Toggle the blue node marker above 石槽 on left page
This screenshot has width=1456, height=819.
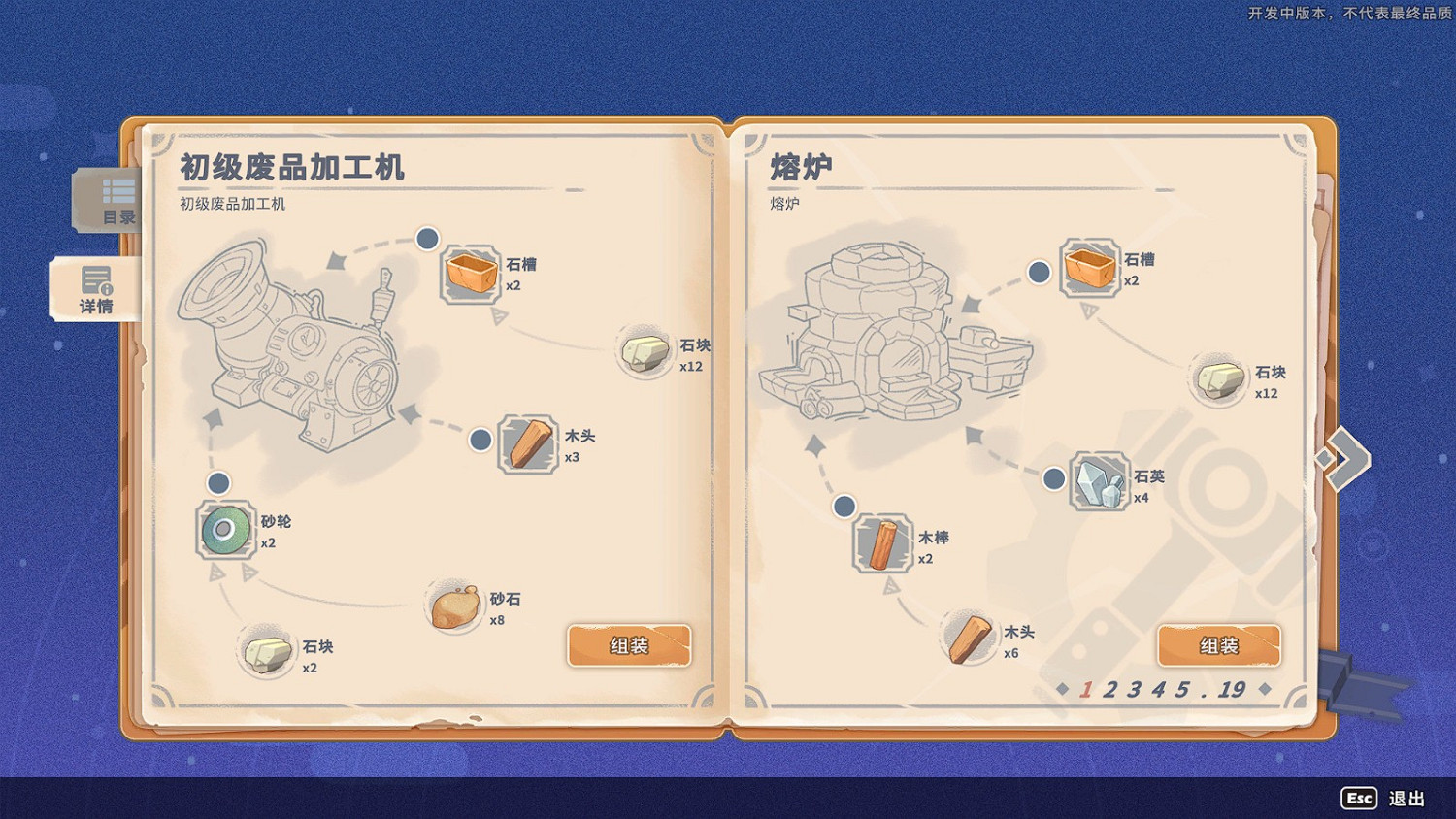click(x=426, y=238)
